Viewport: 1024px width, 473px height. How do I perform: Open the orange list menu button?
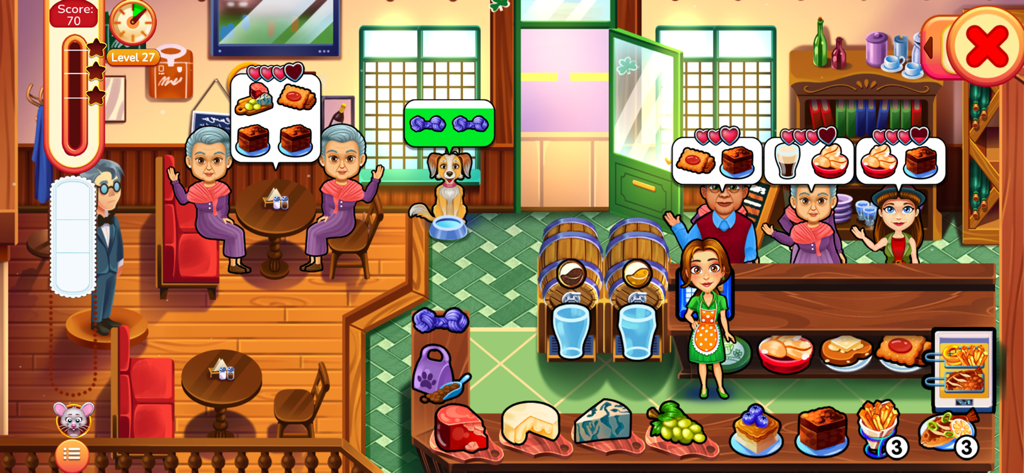tap(71, 454)
